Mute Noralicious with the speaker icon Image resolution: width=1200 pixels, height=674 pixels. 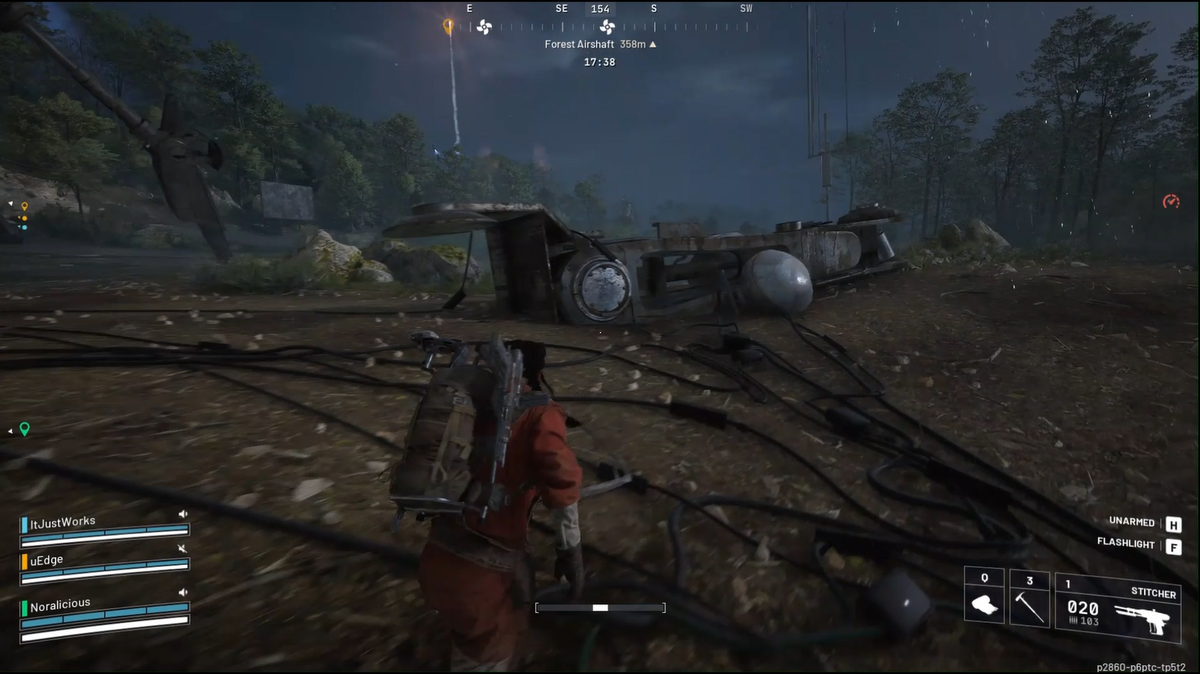(183, 593)
